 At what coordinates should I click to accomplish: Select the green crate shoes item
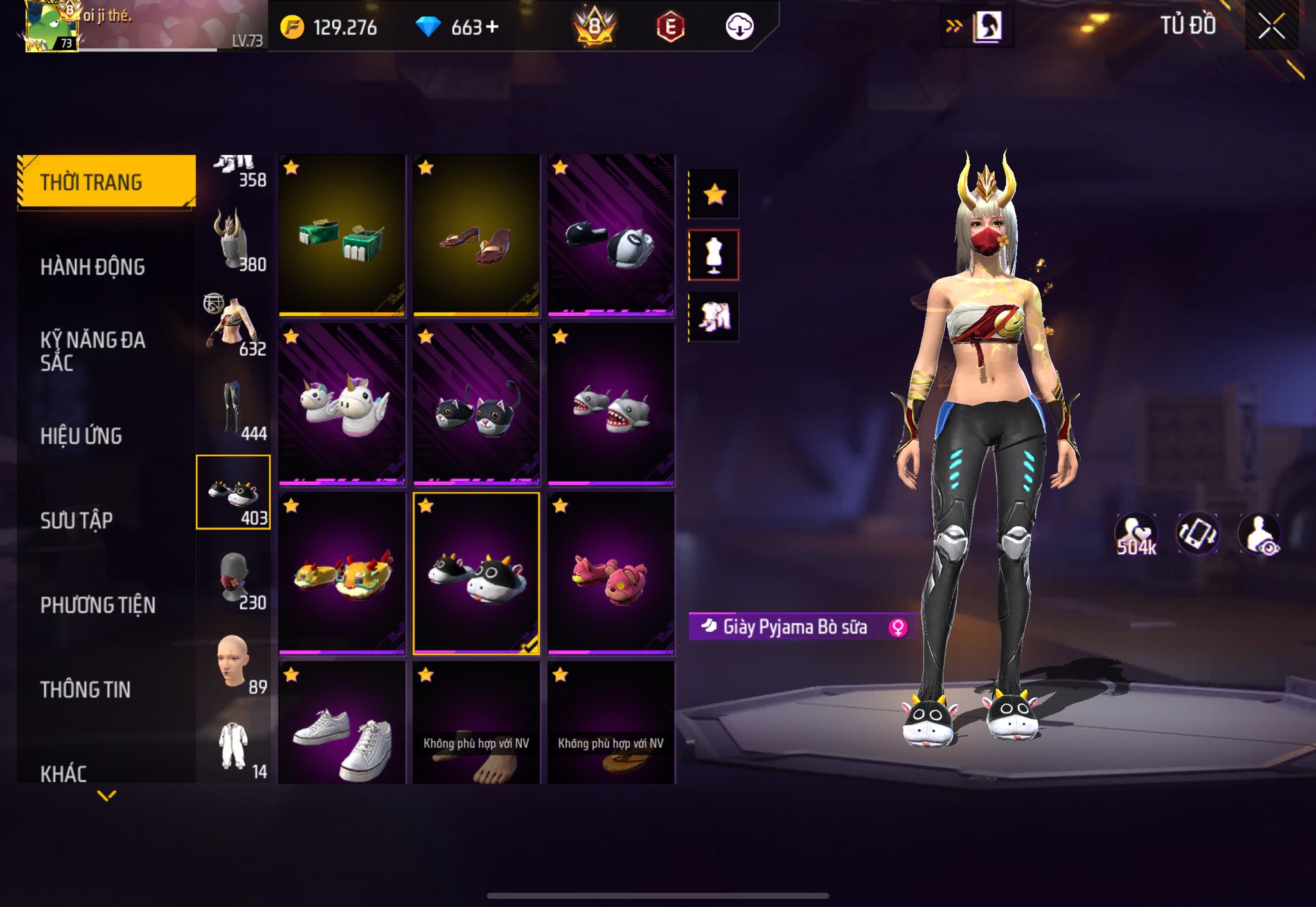pos(342,236)
